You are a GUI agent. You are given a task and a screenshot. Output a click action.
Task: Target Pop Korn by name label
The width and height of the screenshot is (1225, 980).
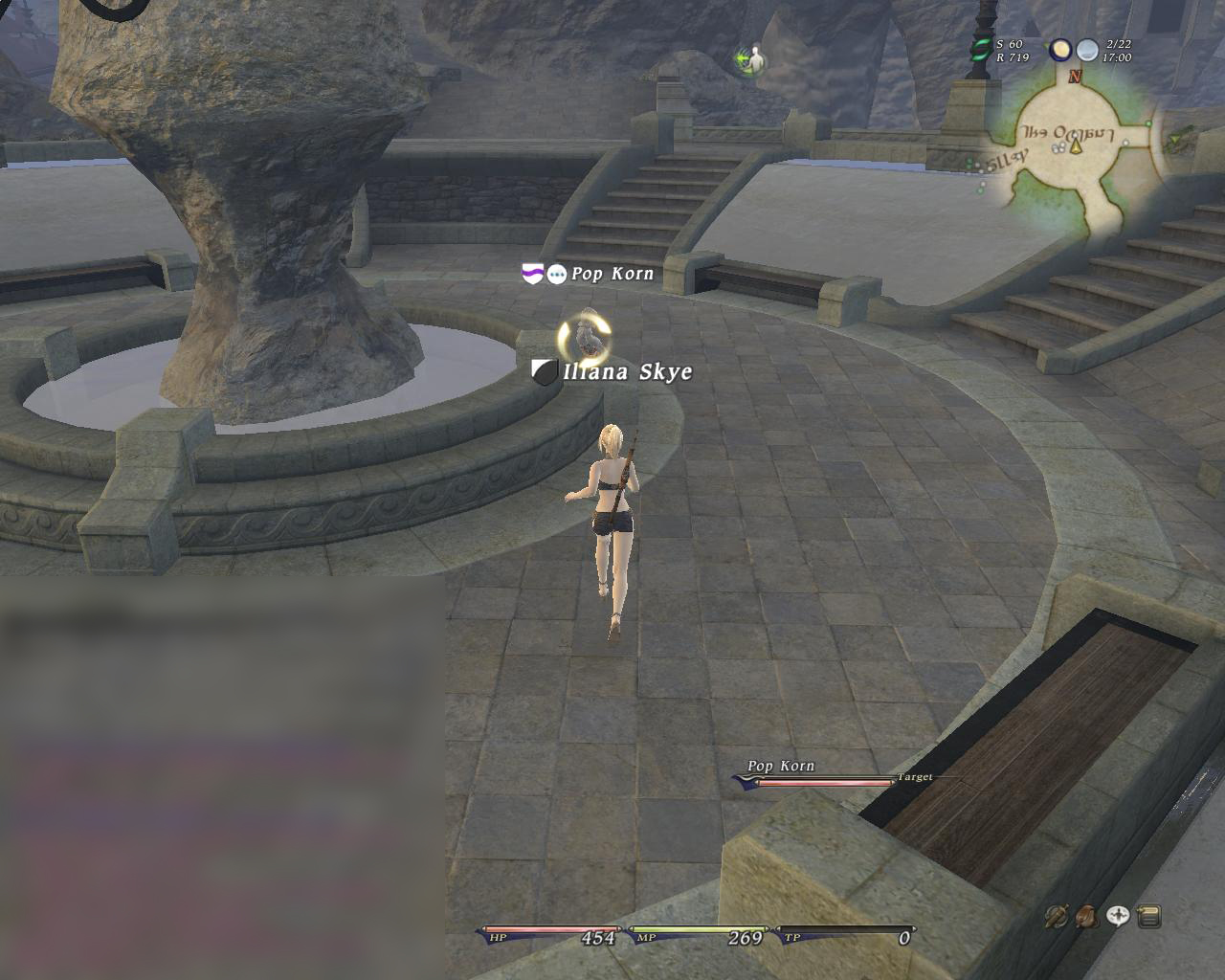click(x=612, y=274)
